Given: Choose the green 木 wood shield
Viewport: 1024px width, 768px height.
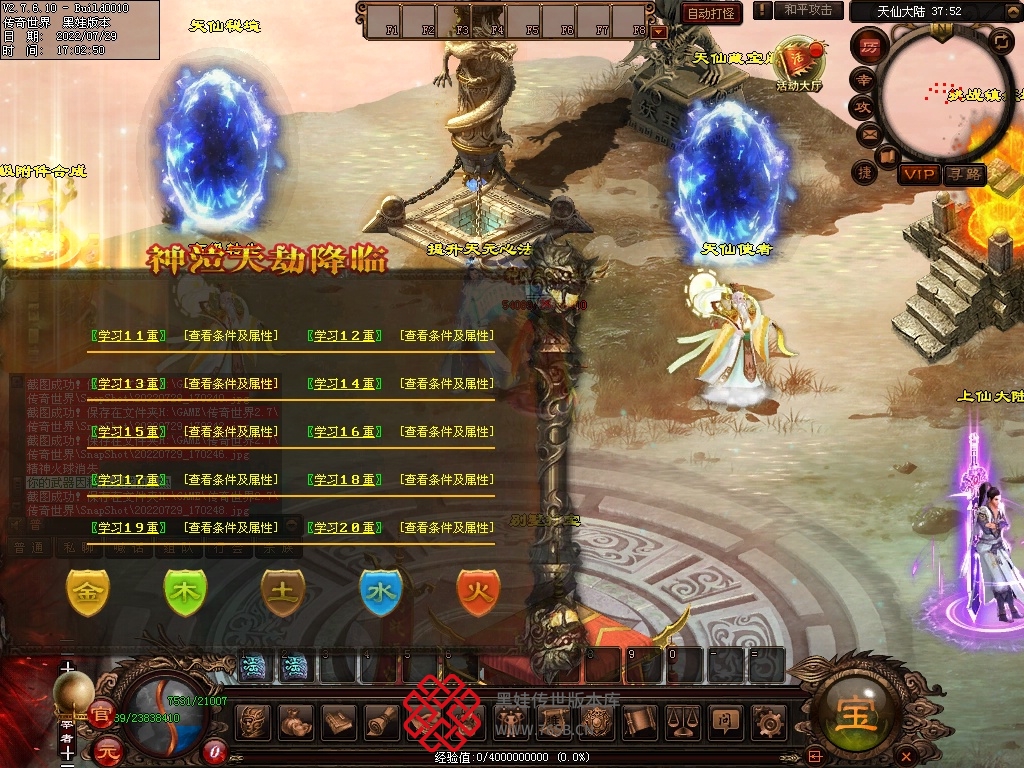Looking at the screenshot, I should click(x=185, y=592).
